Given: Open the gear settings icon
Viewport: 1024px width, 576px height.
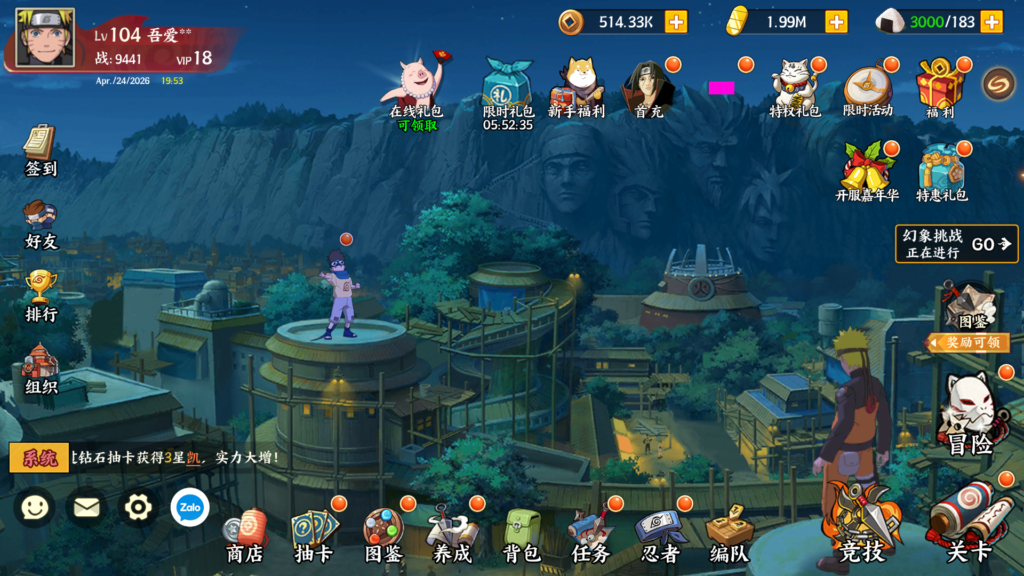Looking at the screenshot, I should pyautogui.click(x=138, y=508).
